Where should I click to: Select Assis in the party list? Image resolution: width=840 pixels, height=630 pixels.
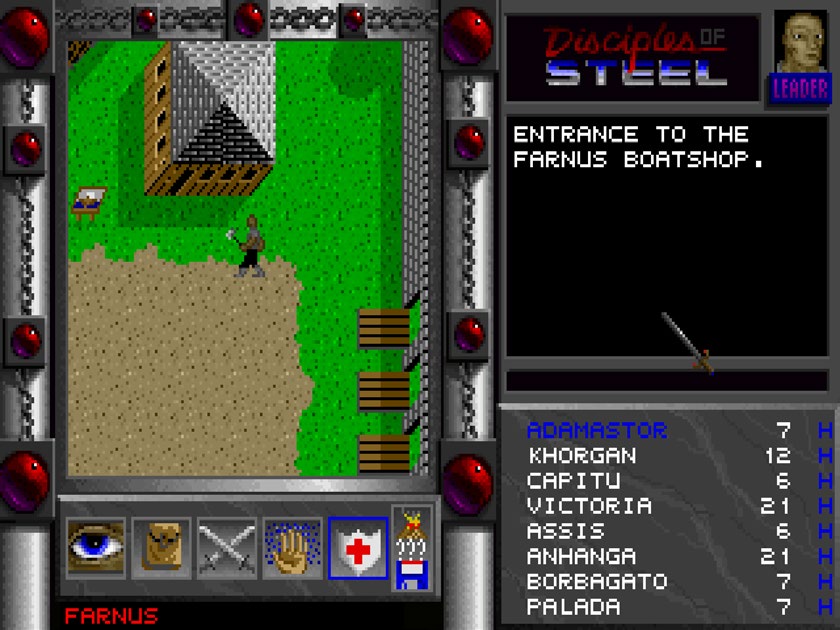(566, 531)
